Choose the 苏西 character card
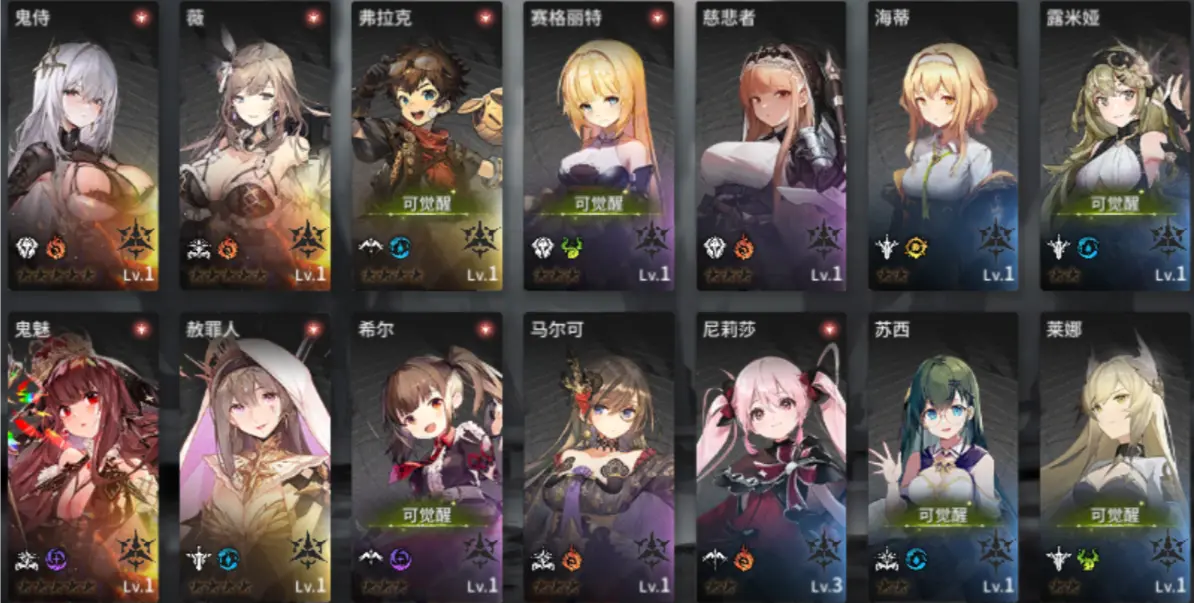1194x603 pixels. tap(943, 455)
